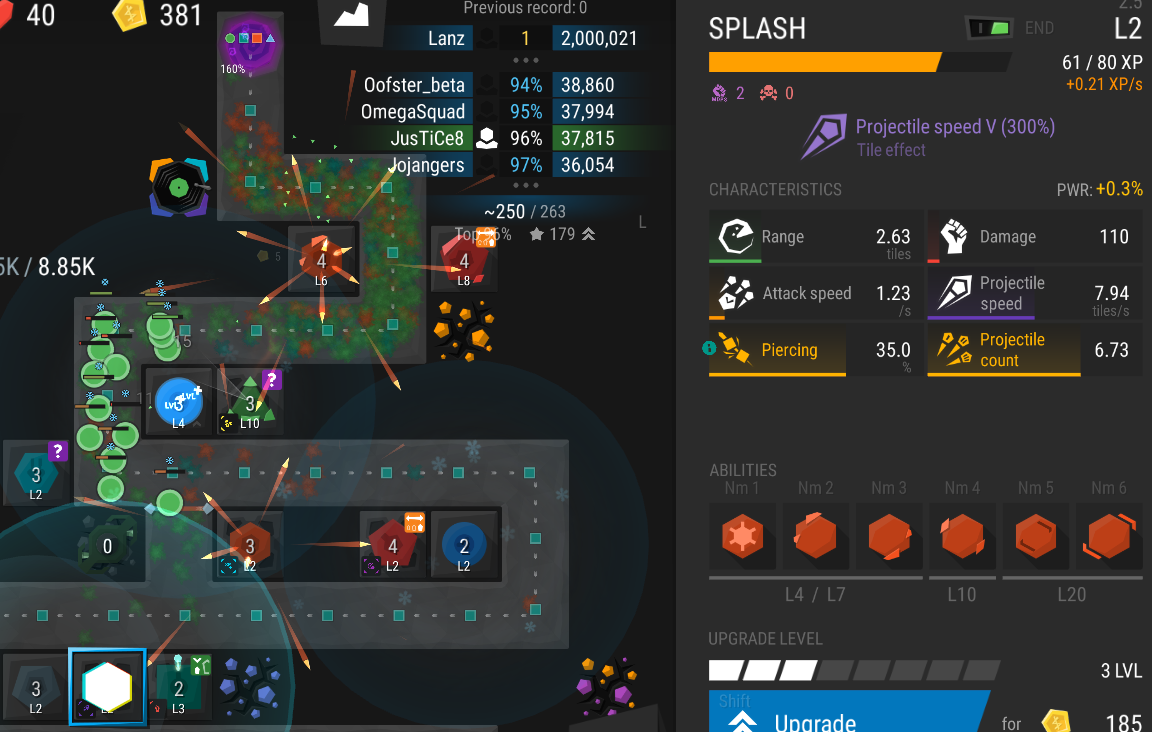
Task: Select the green L10 tower tile
Action: (x=250, y=402)
